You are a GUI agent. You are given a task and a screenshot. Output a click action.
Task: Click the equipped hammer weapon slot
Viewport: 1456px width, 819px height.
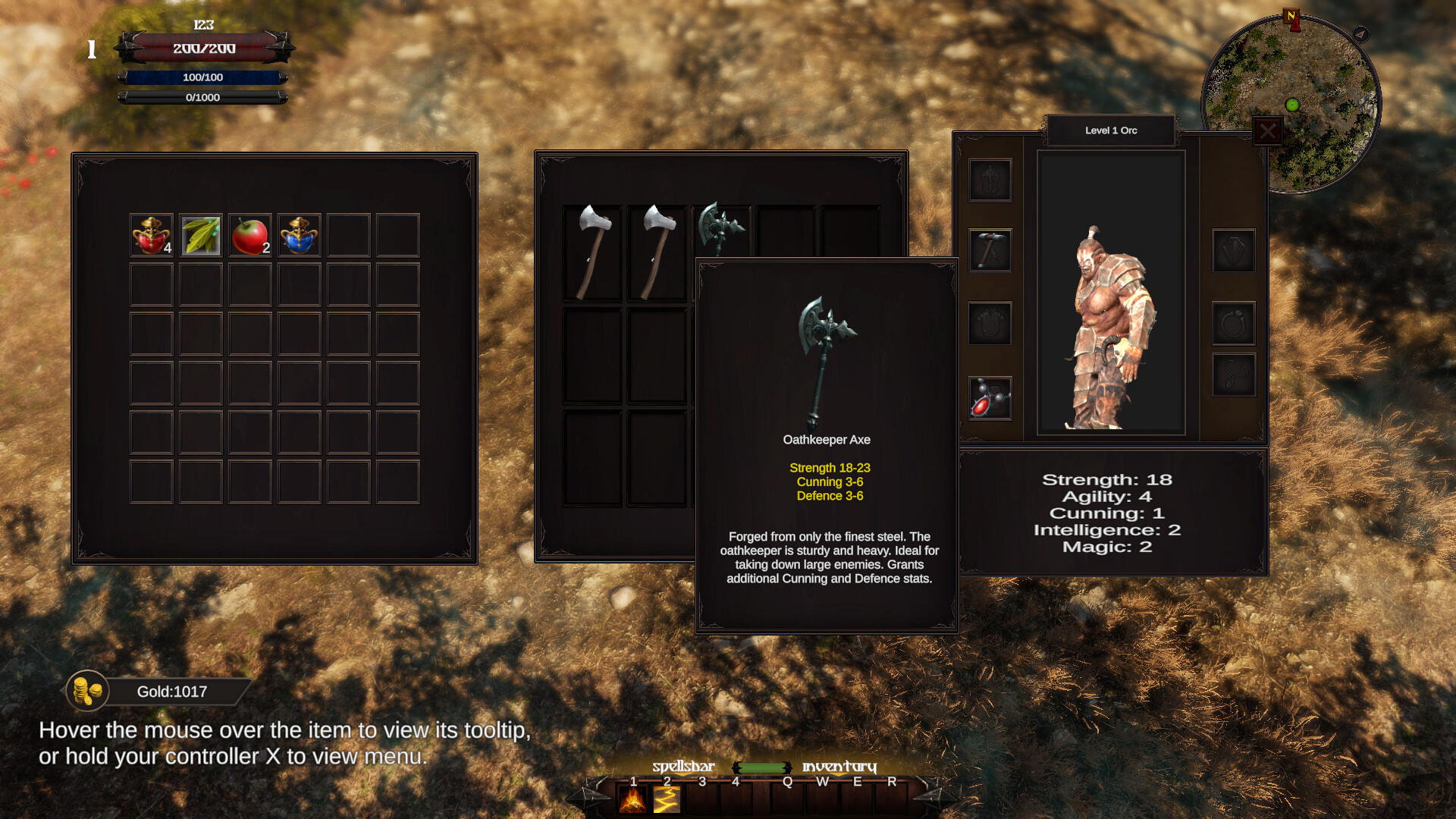tap(990, 250)
